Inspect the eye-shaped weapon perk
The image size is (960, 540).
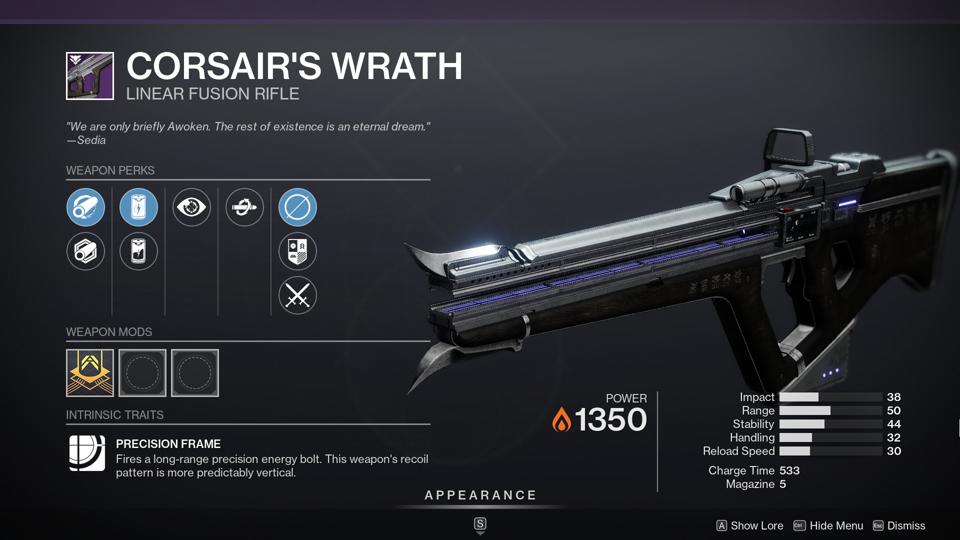(191, 208)
